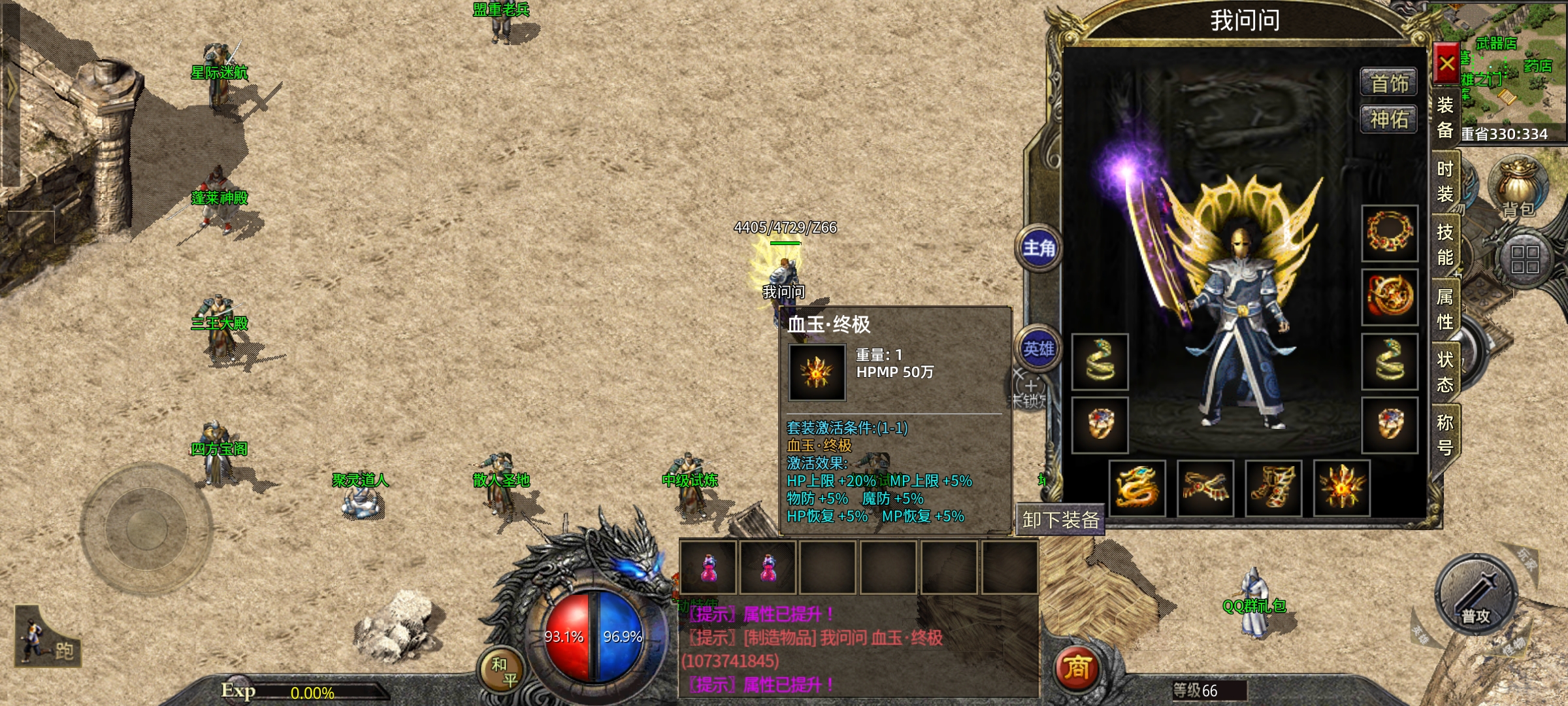Select the boots equipment slot

(1273, 488)
